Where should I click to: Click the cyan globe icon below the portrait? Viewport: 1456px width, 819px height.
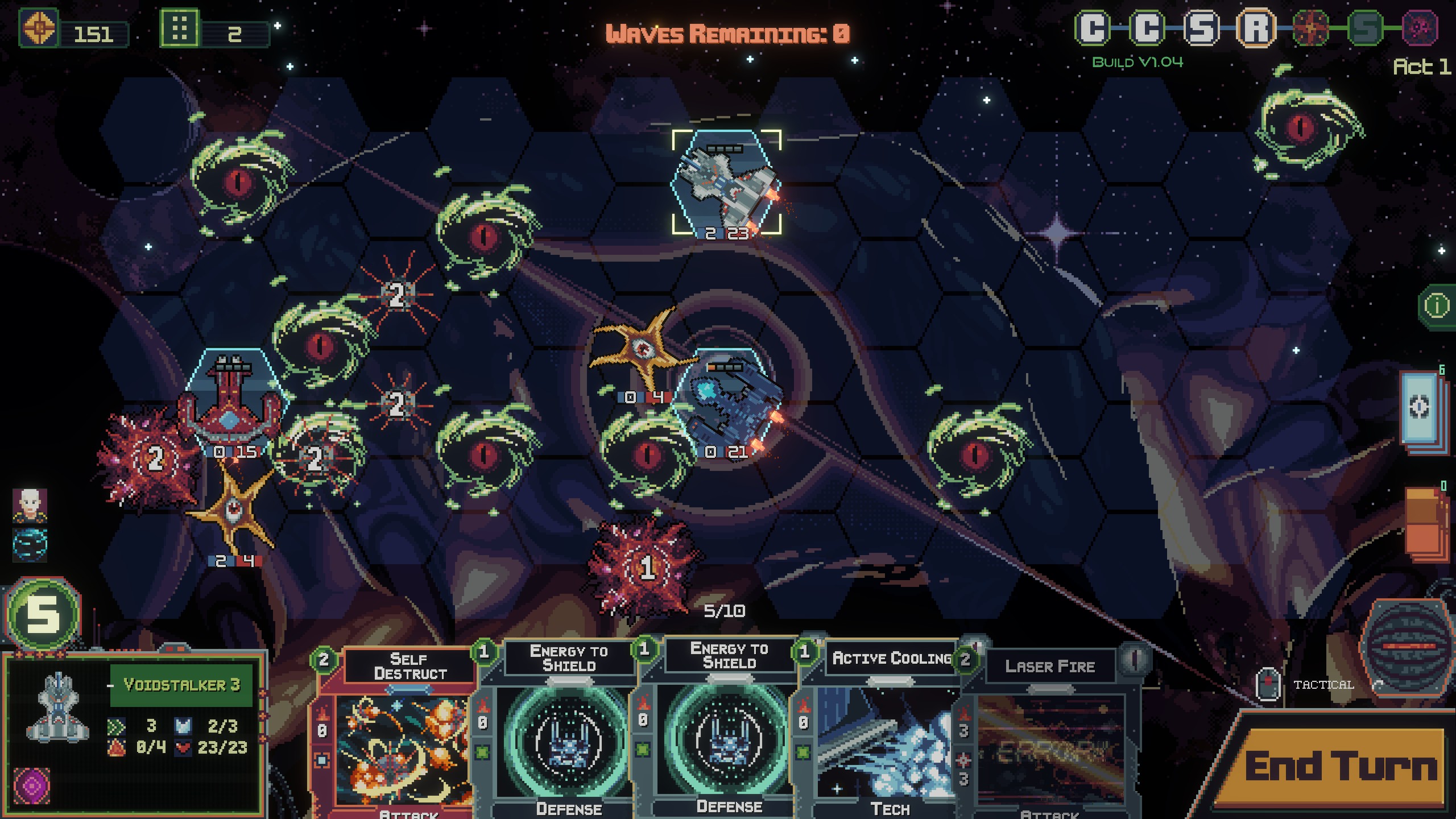(x=30, y=543)
